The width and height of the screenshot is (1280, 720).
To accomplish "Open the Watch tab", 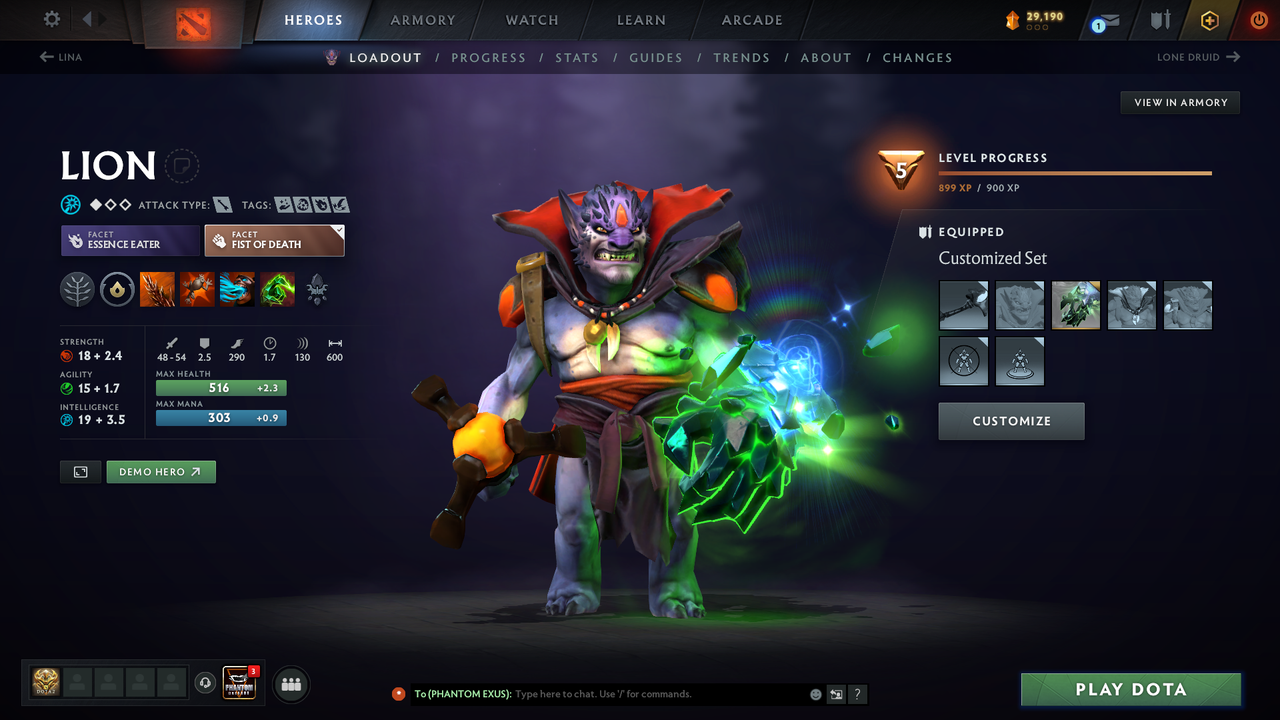I will tap(532, 20).
